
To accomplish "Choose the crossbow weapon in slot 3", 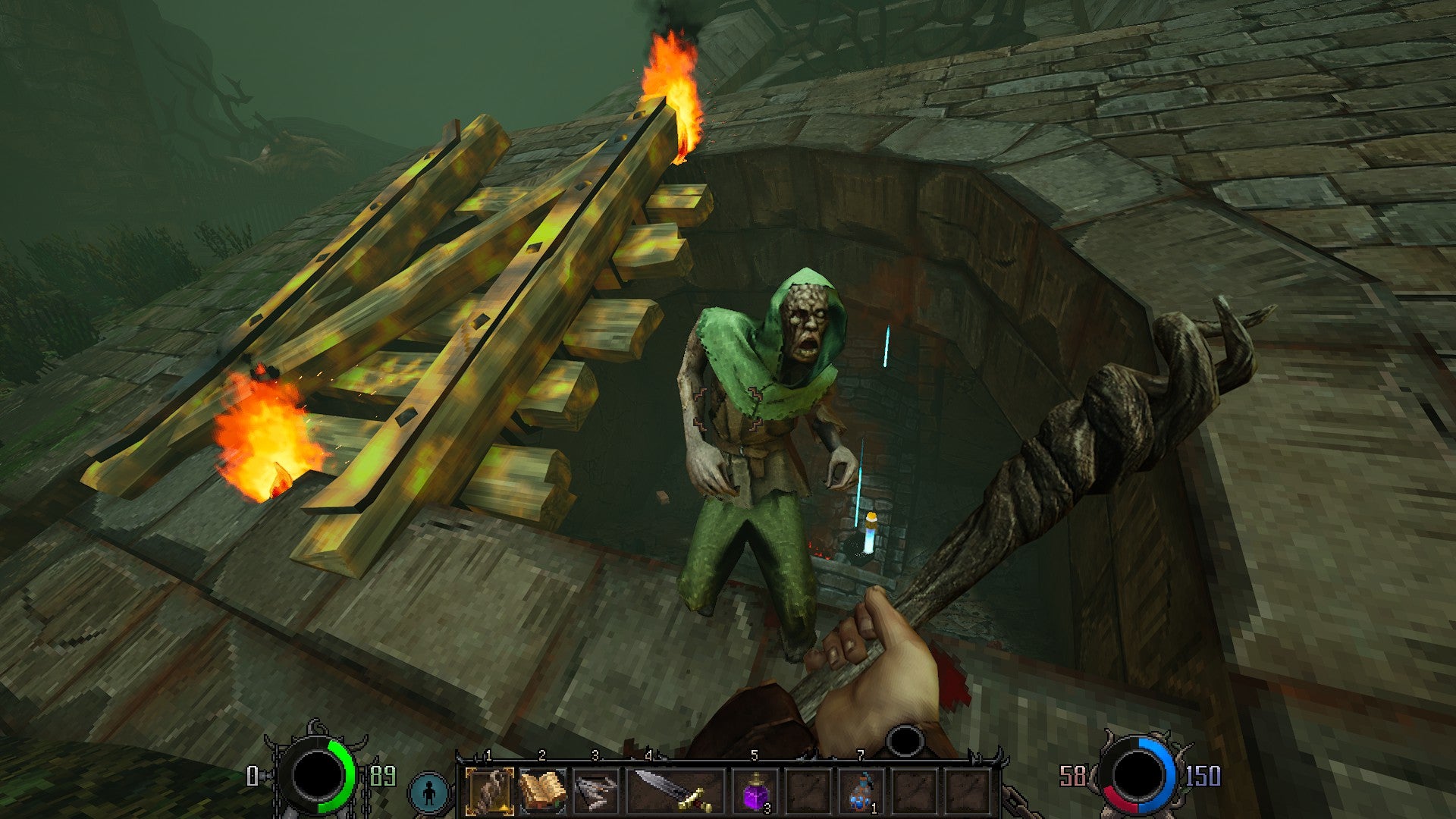I will click(595, 791).
